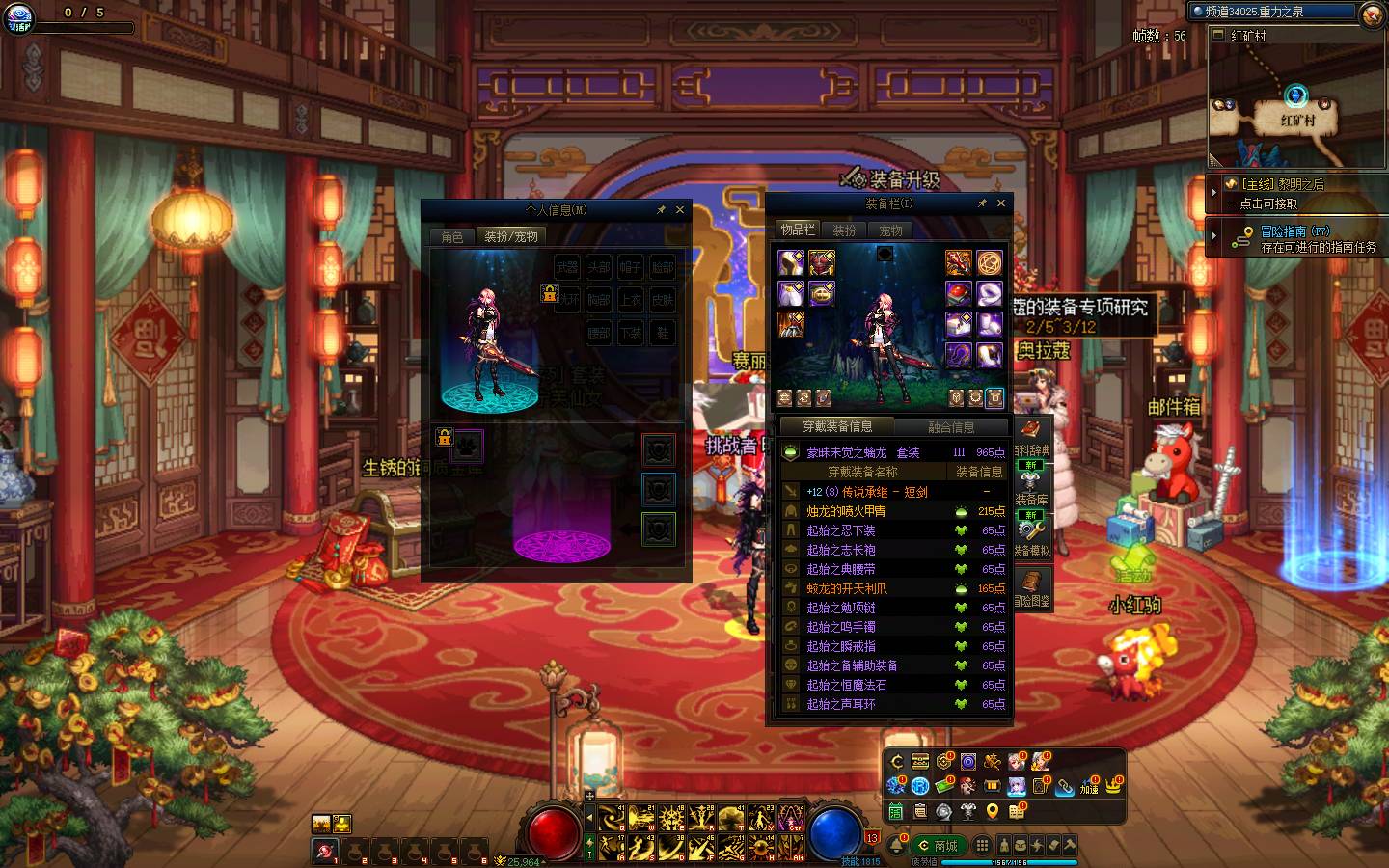Open the grid menu button beside 商城
1389x868 pixels.
coord(982,845)
